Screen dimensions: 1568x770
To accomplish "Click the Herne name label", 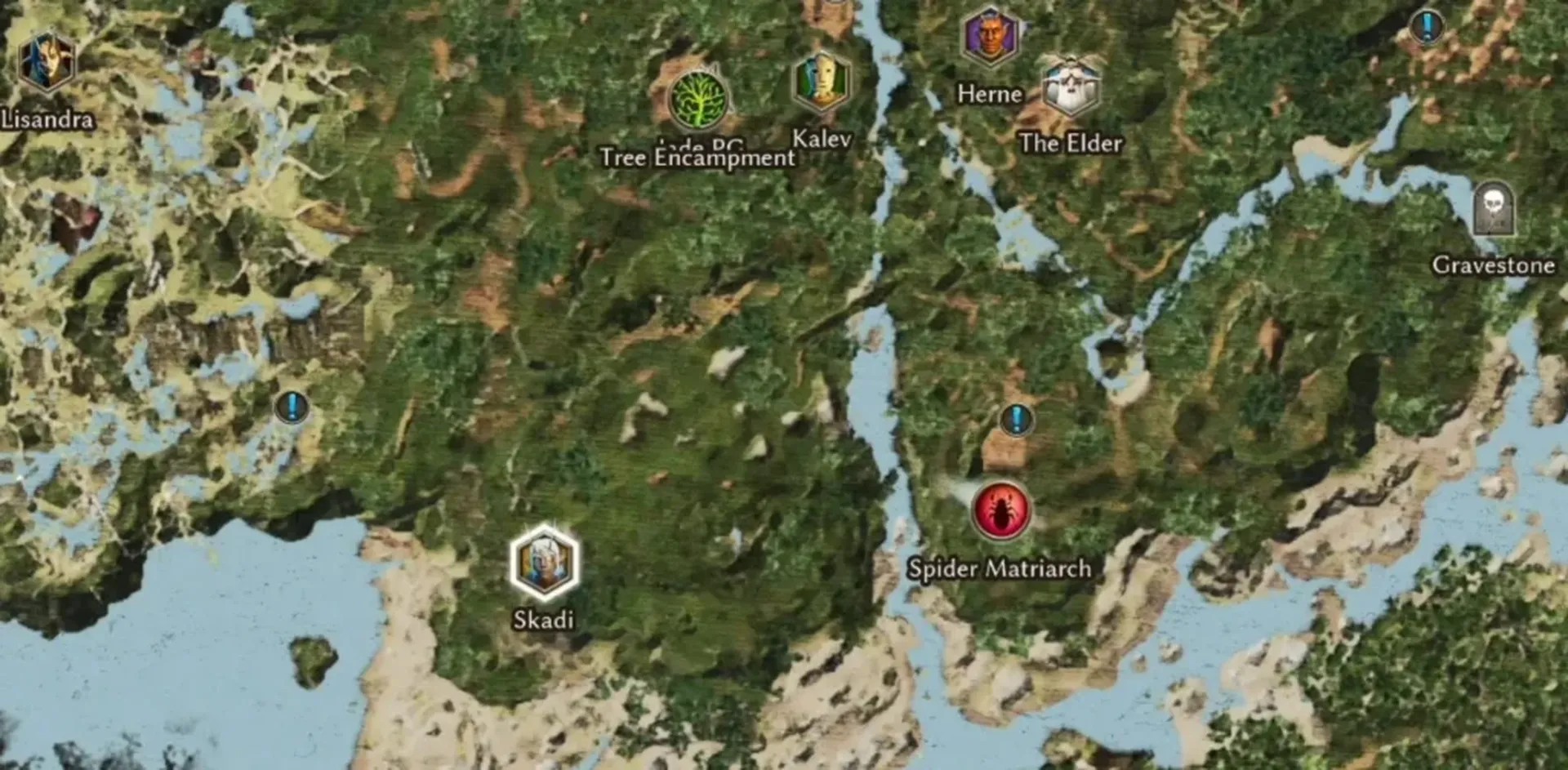I will (989, 93).
